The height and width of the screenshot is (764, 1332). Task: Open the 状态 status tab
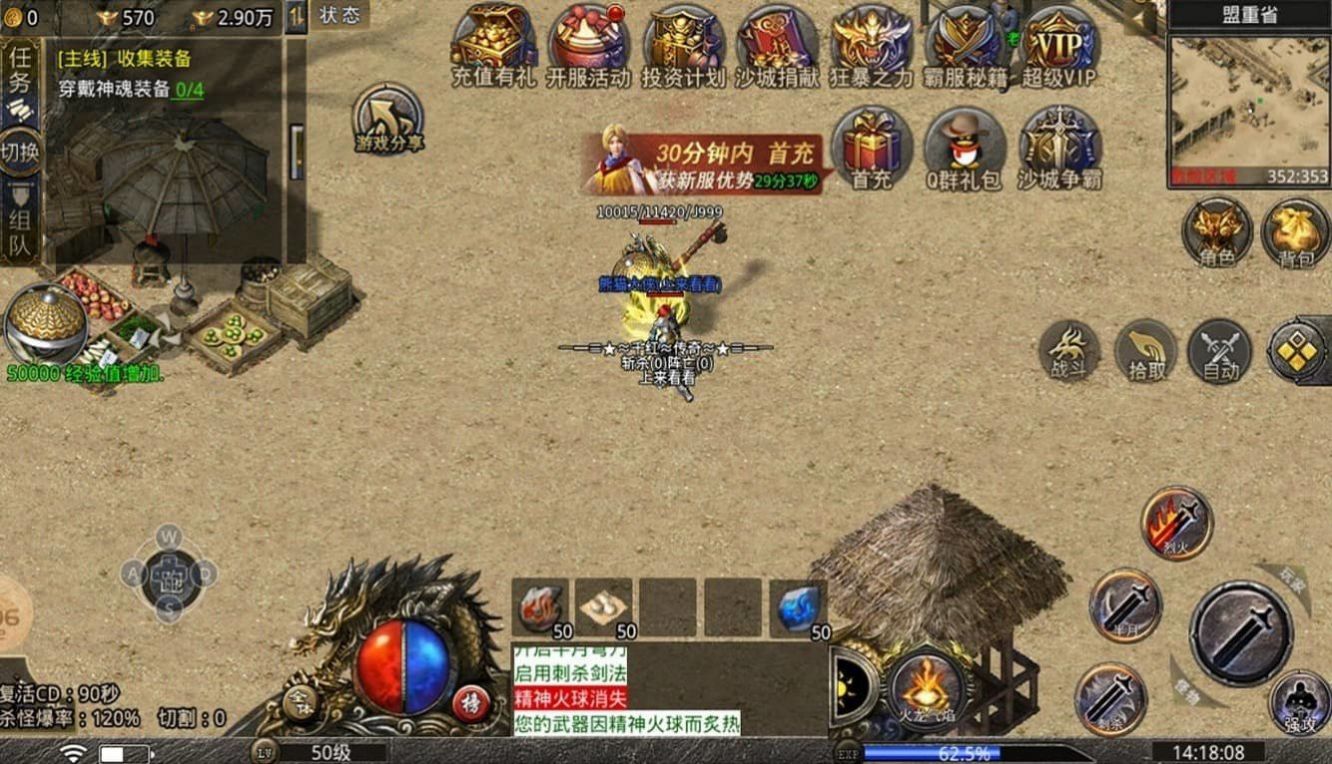[339, 16]
